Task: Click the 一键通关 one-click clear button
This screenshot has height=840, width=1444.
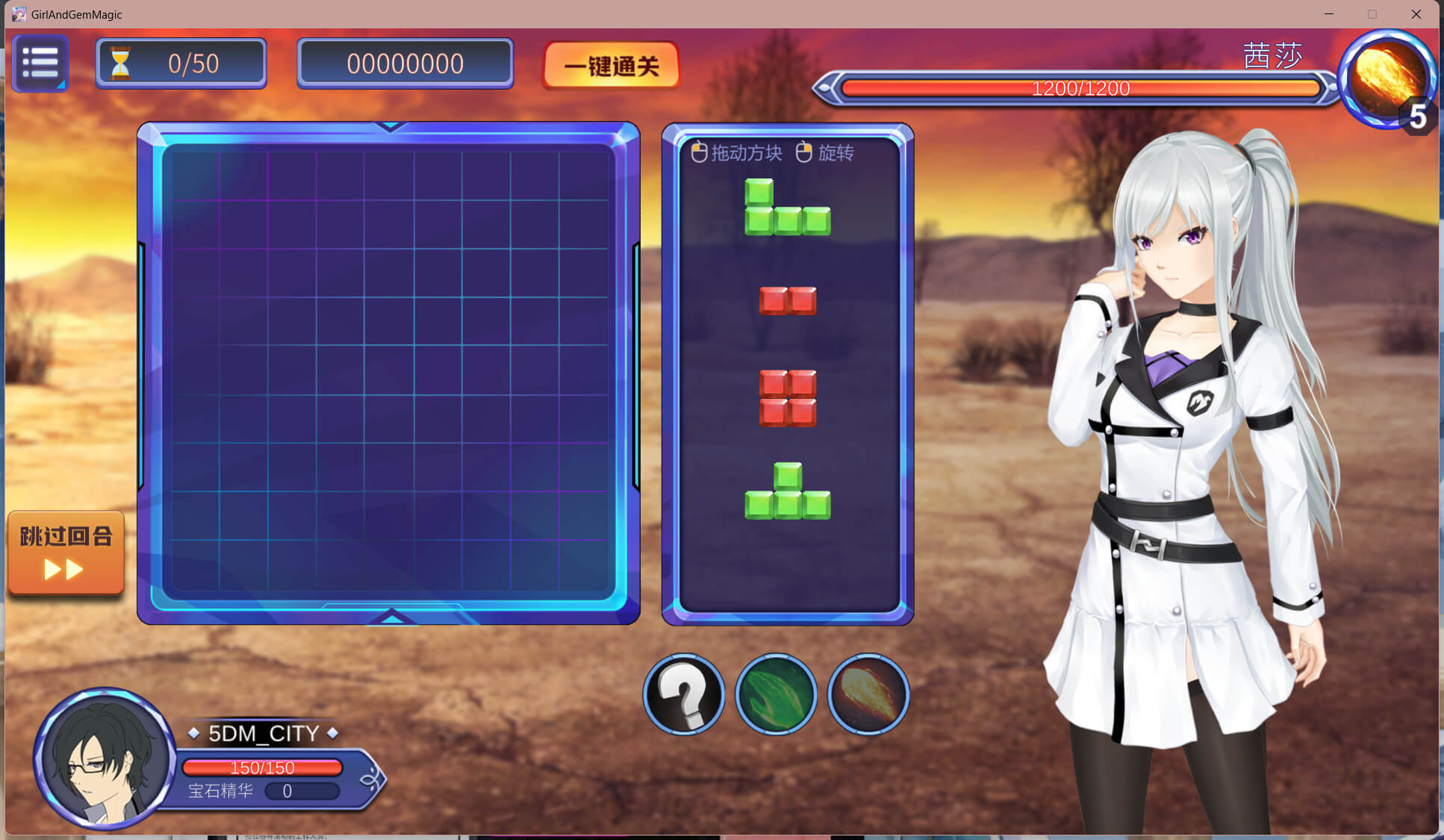Action: [x=611, y=66]
